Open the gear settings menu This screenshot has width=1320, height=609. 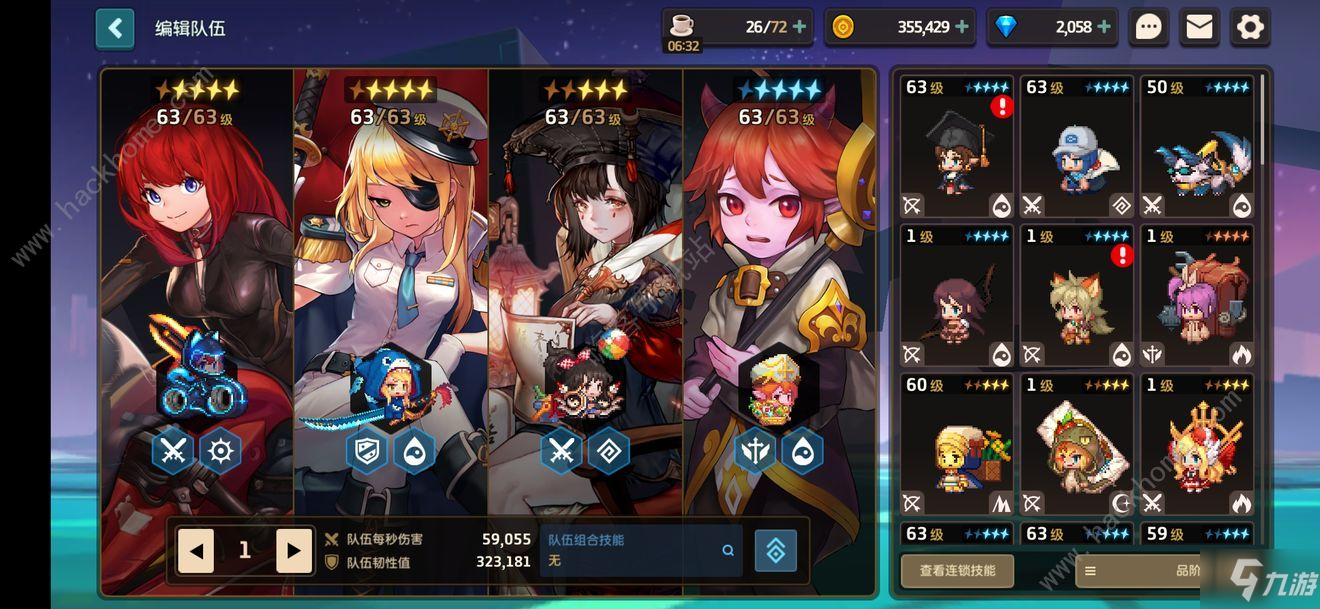1250,27
